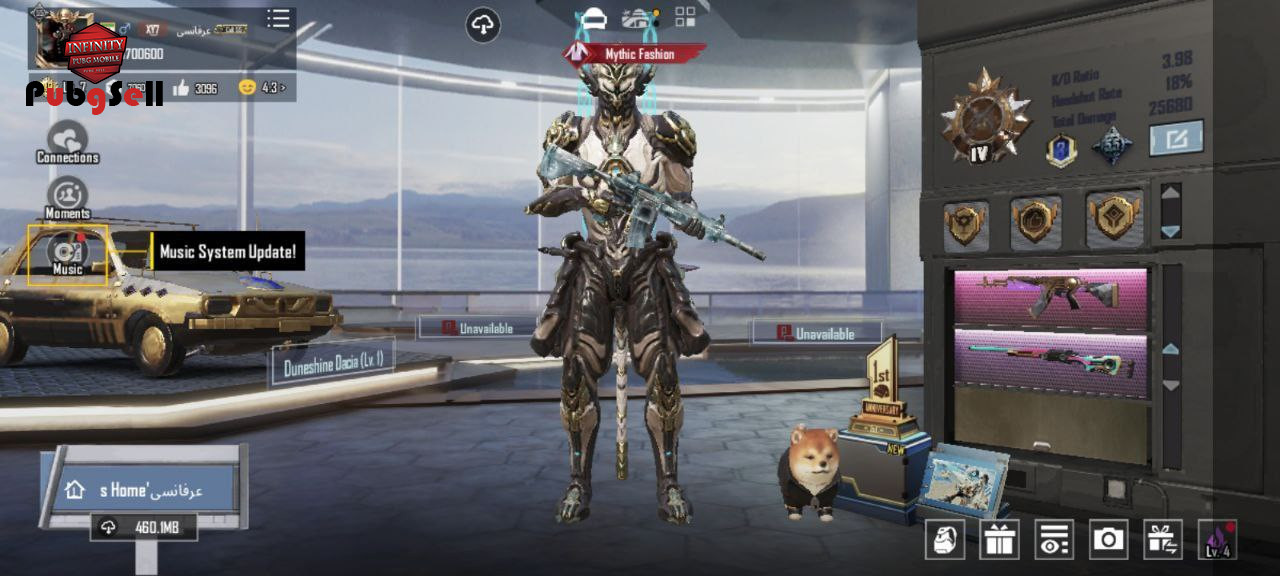Open the Music system
This screenshot has height=576, width=1280.
67,254
